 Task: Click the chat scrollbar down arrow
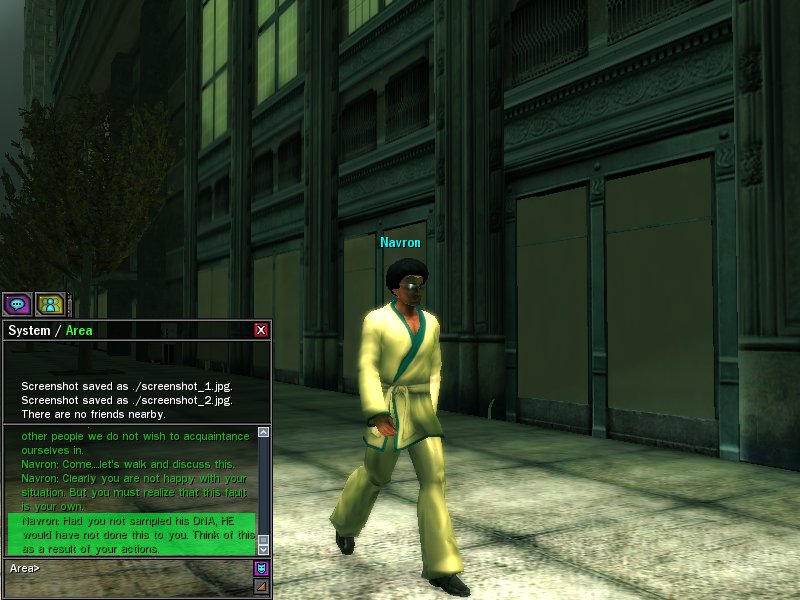pos(264,549)
